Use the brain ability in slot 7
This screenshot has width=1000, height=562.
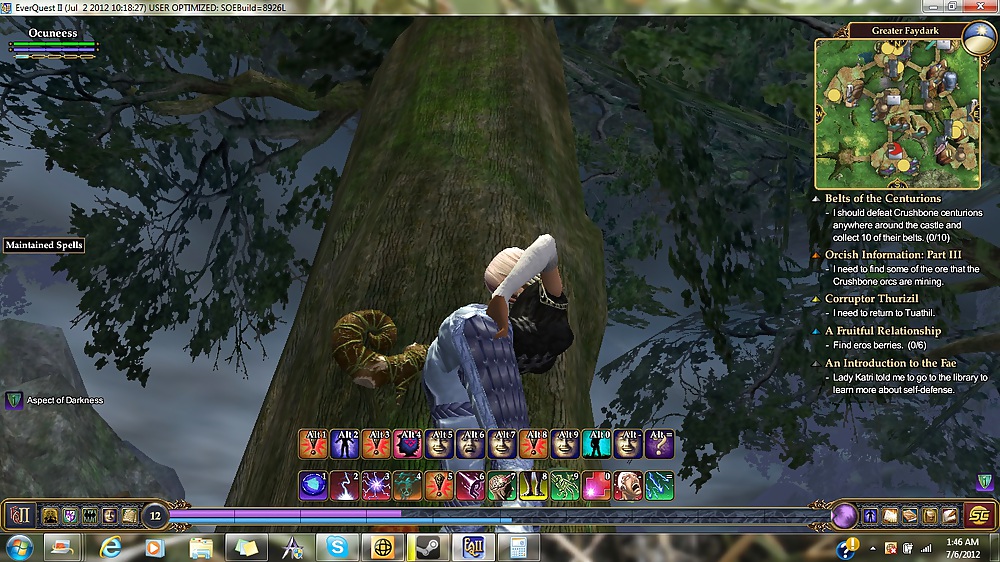point(502,485)
